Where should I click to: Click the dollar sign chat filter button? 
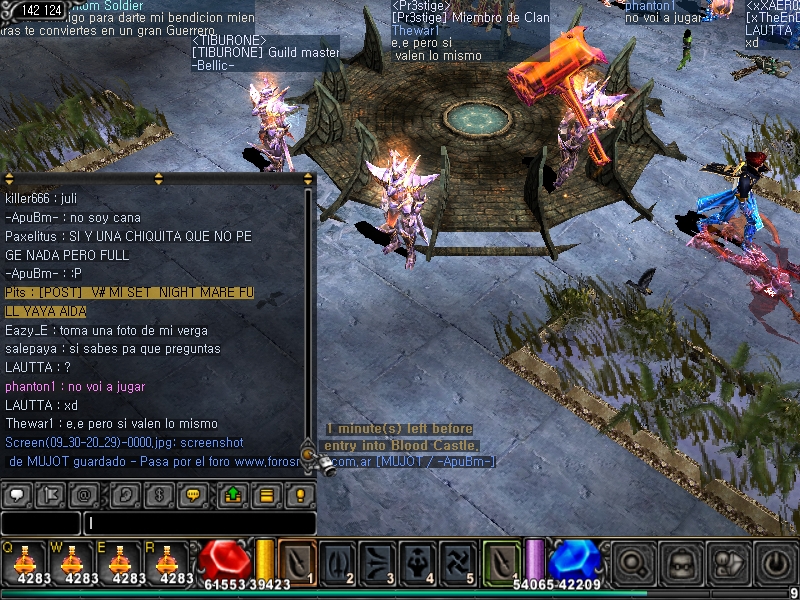158,494
